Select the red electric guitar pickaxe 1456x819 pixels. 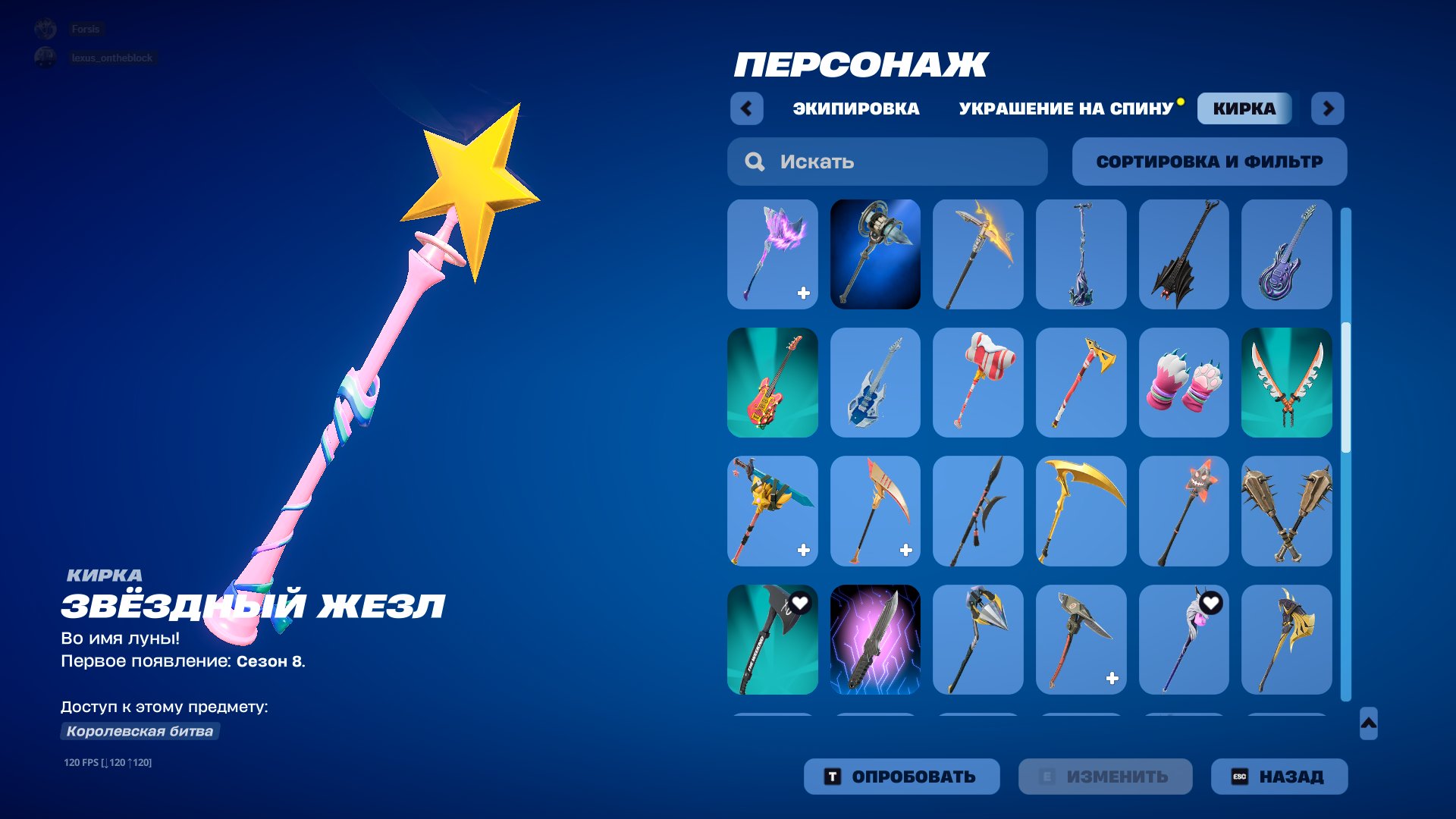pyautogui.click(x=772, y=383)
